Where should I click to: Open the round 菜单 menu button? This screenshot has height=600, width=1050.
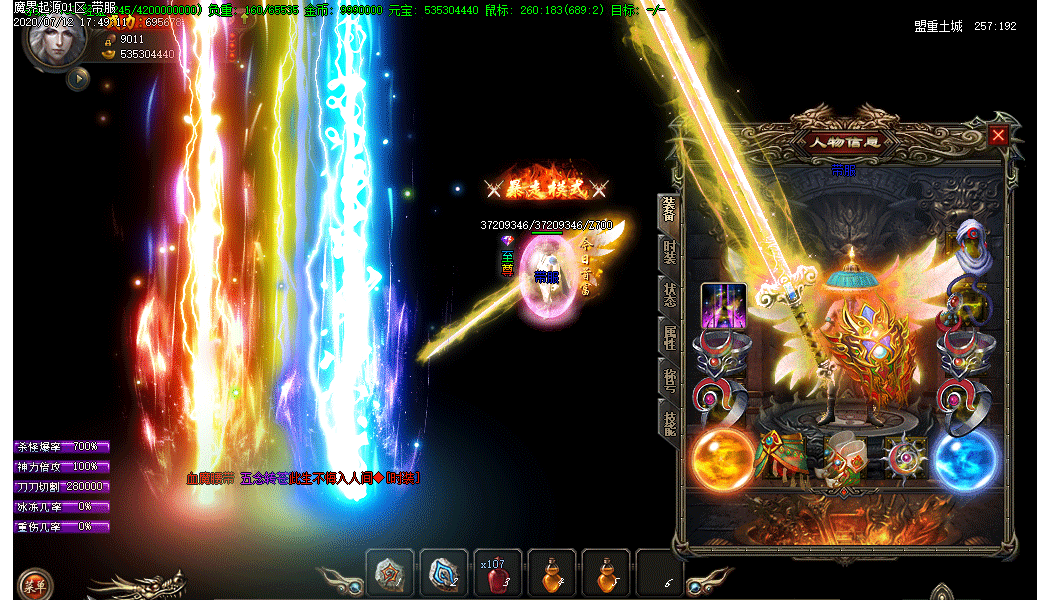click(x=35, y=584)
